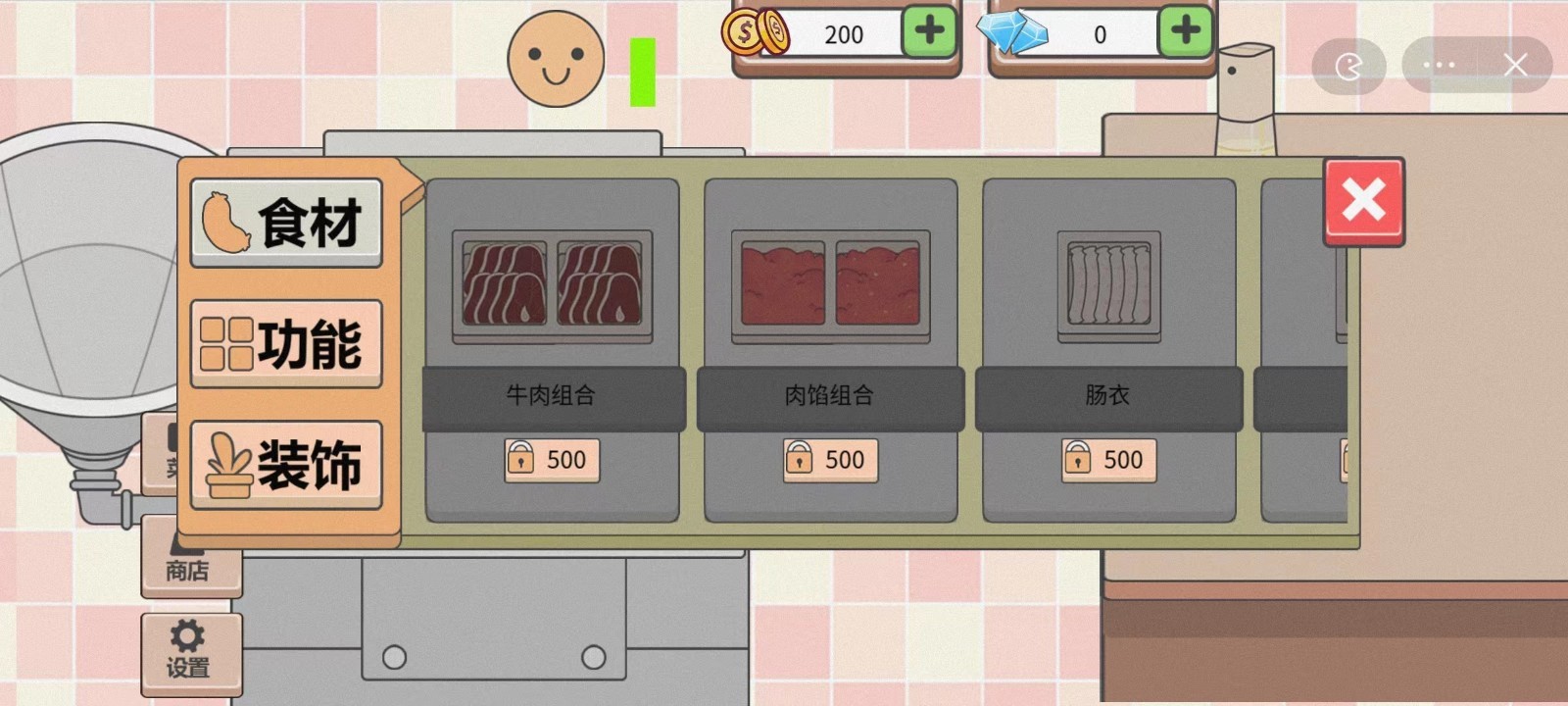Switch to the 食材 ingredients tab
Screen dimensions: 1568x706
(285, 220)
